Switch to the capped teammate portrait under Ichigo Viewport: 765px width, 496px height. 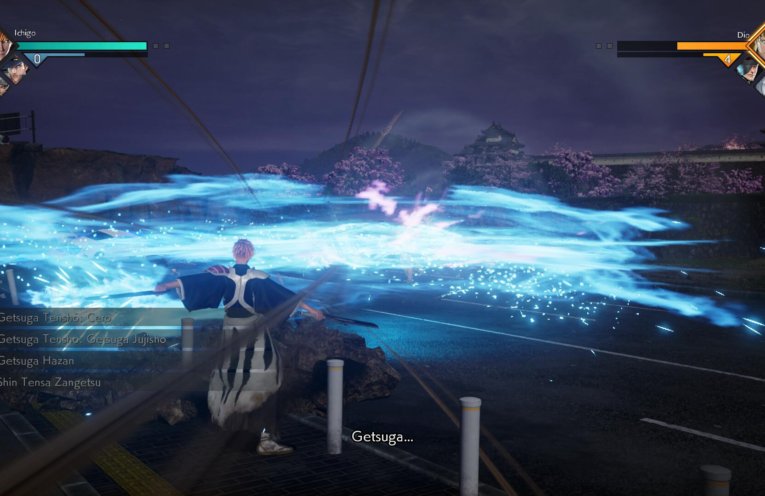pyautogui.click(x=14, y=69)
